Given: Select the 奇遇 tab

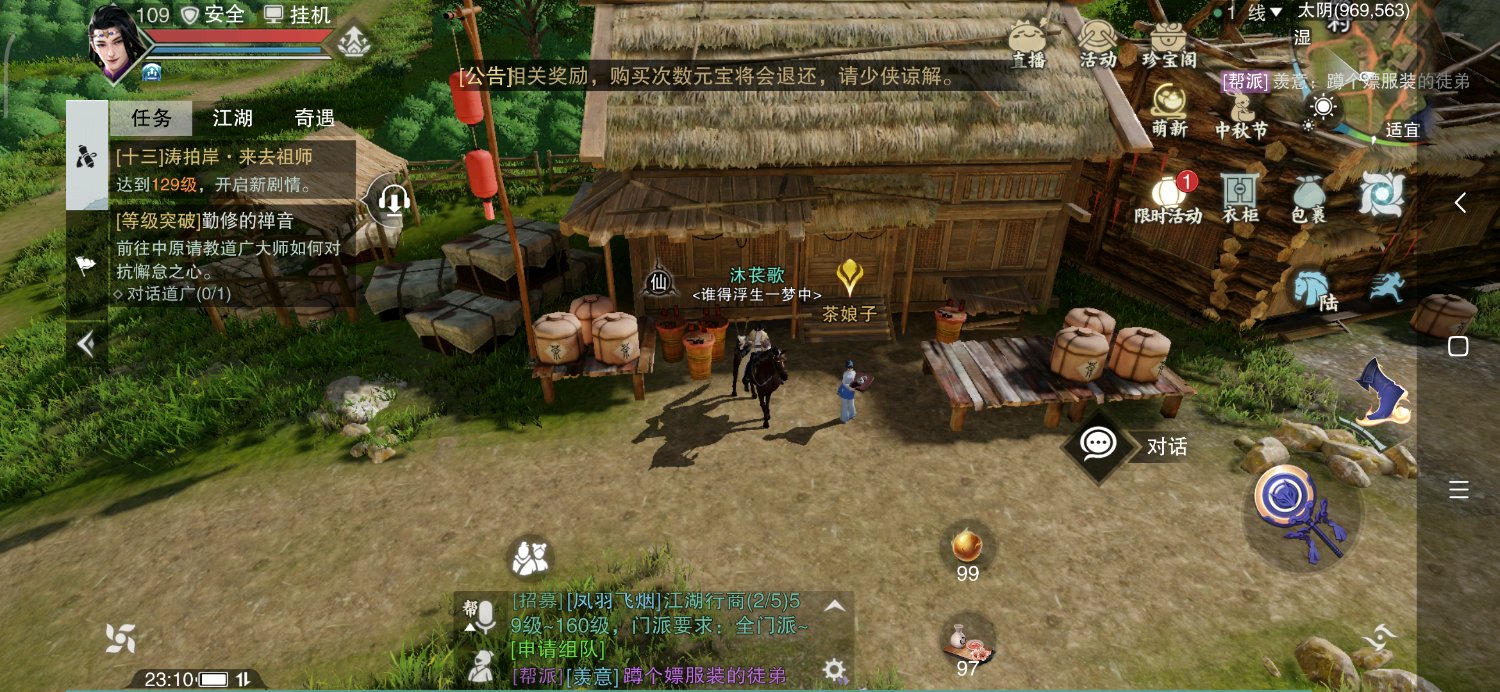Looking at the screenshot, I should [x=314, y=118].
